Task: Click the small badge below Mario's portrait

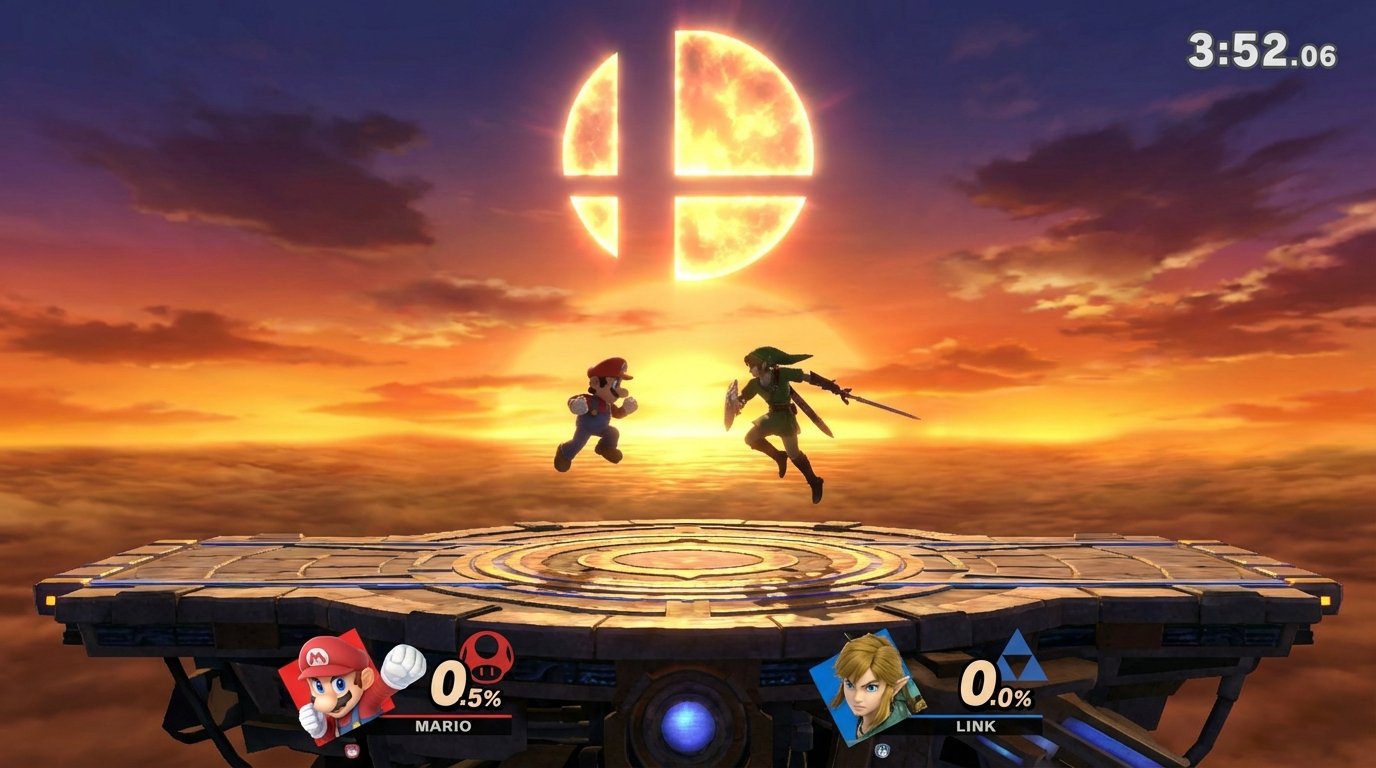Action: pyautogui.click(x=351, y=749)
